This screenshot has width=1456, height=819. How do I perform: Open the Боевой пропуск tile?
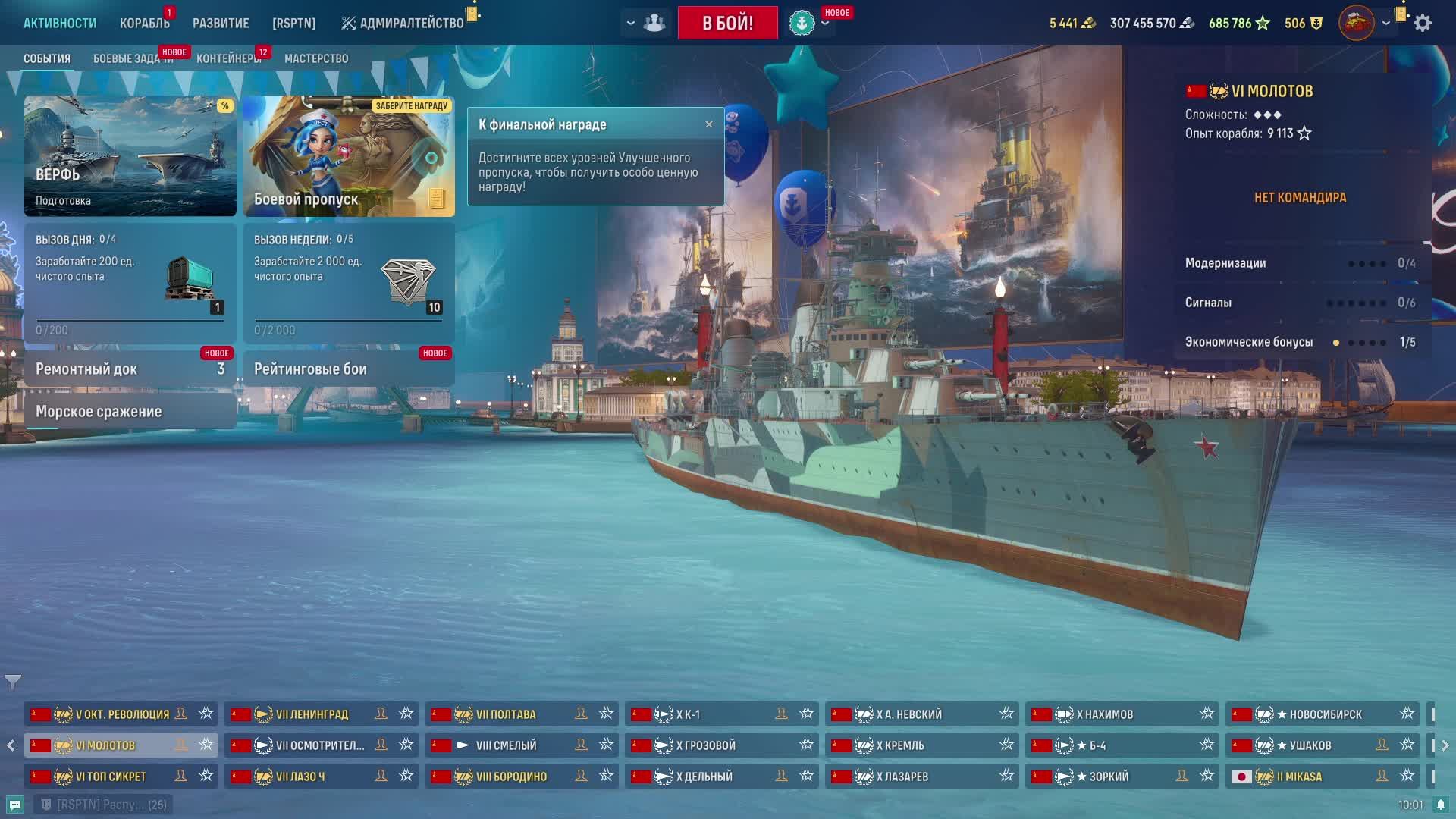[x=349, y=155]
